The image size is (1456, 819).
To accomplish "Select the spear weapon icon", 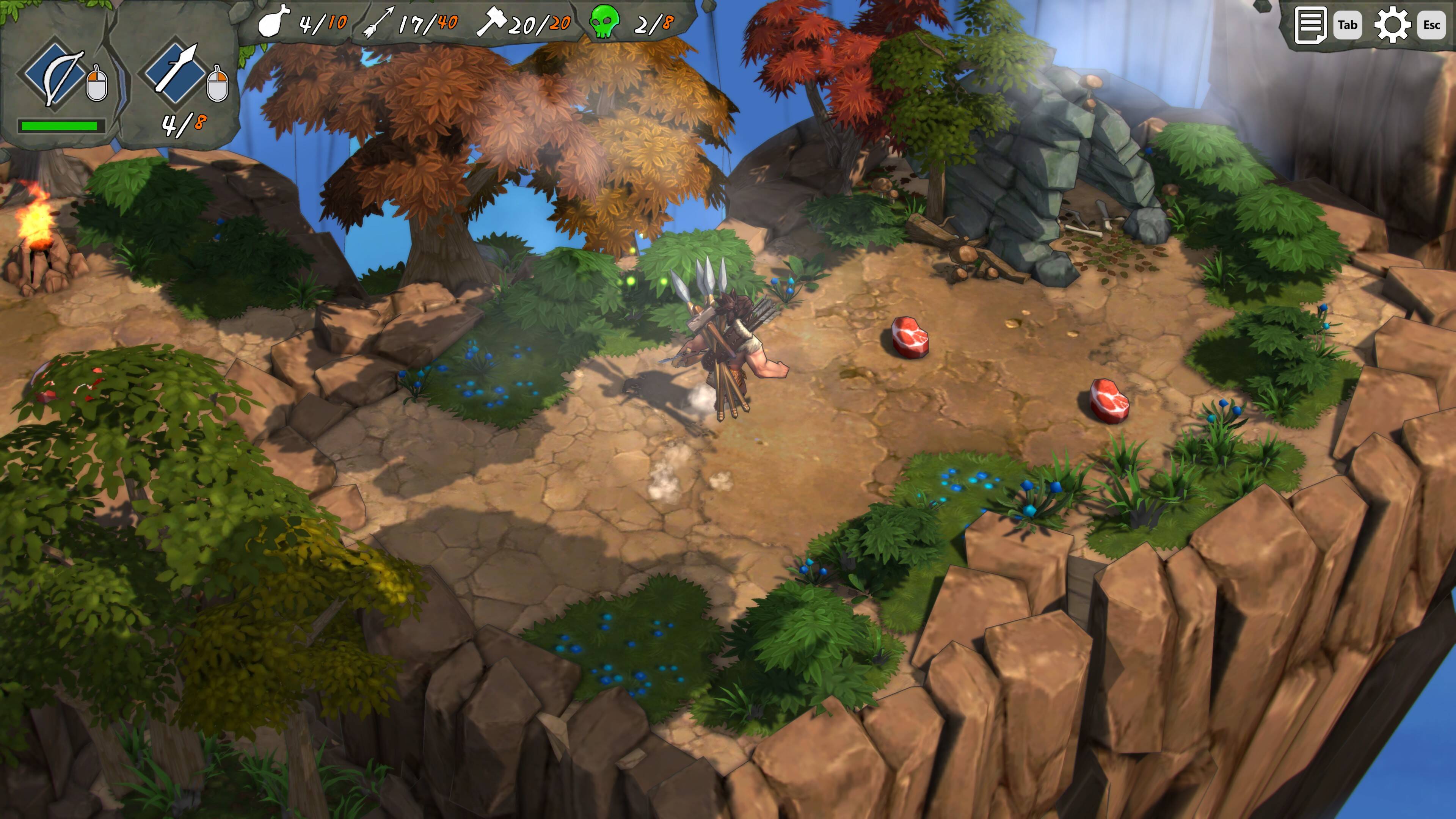I will tap(176, 71).
